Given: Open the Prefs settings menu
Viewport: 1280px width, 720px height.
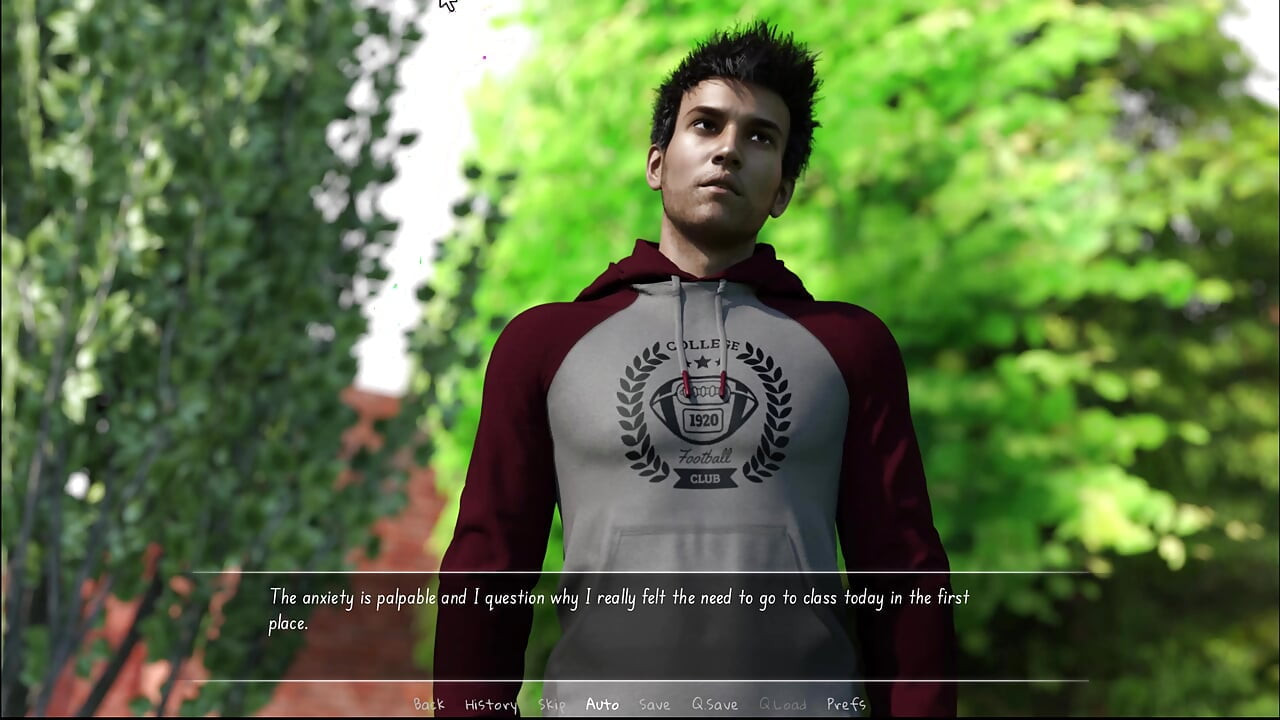Looking at the screenshot, I should (x=846, y=704).
